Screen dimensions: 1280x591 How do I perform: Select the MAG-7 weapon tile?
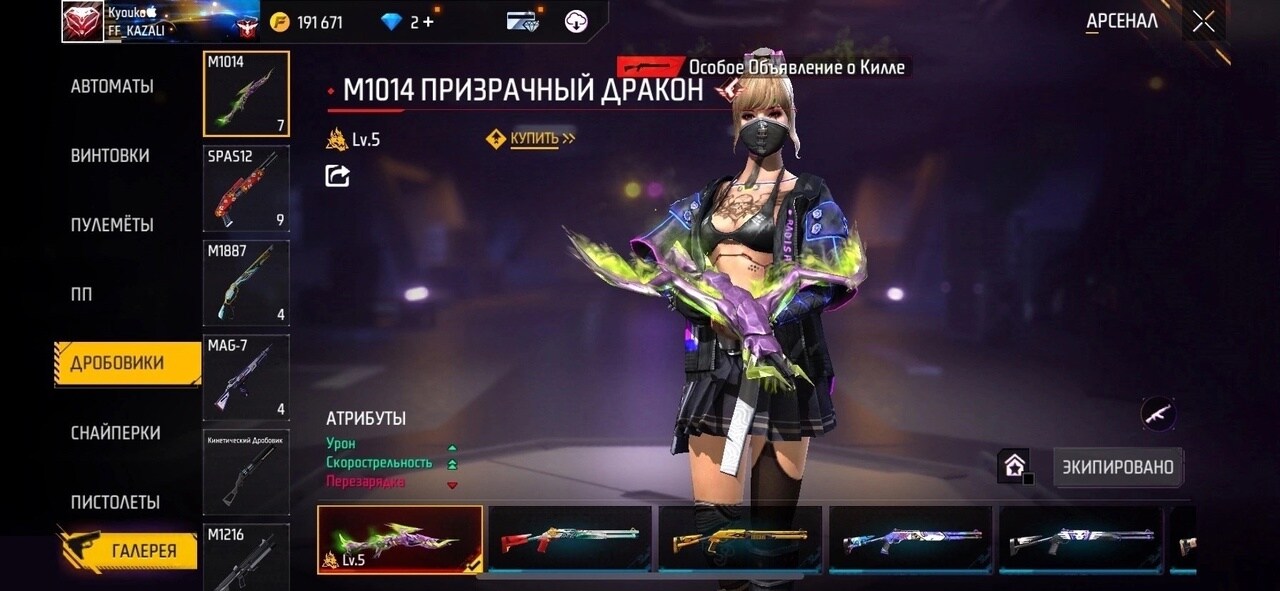(246, 377)
